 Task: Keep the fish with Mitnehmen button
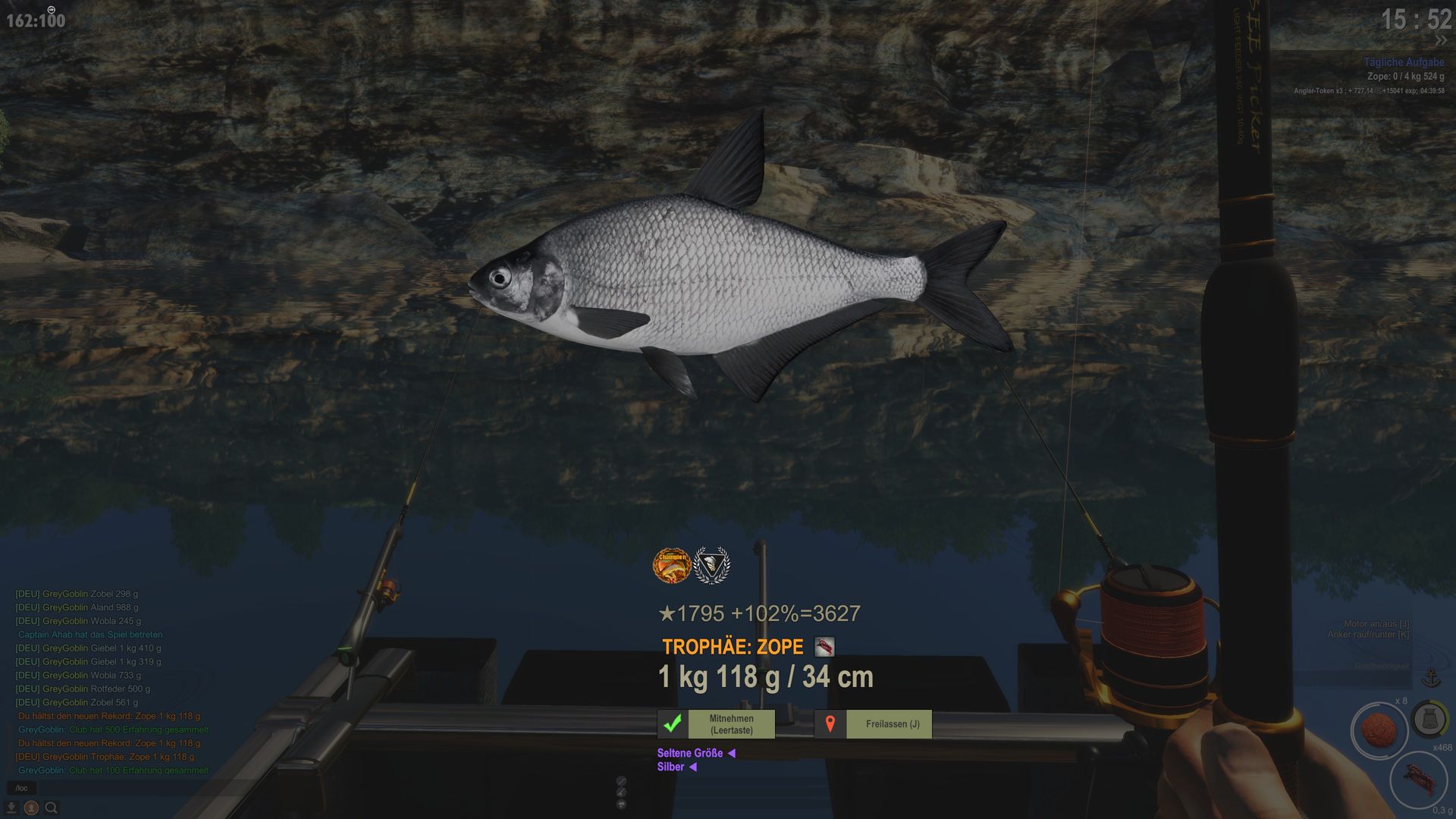[x=716, y=724]
